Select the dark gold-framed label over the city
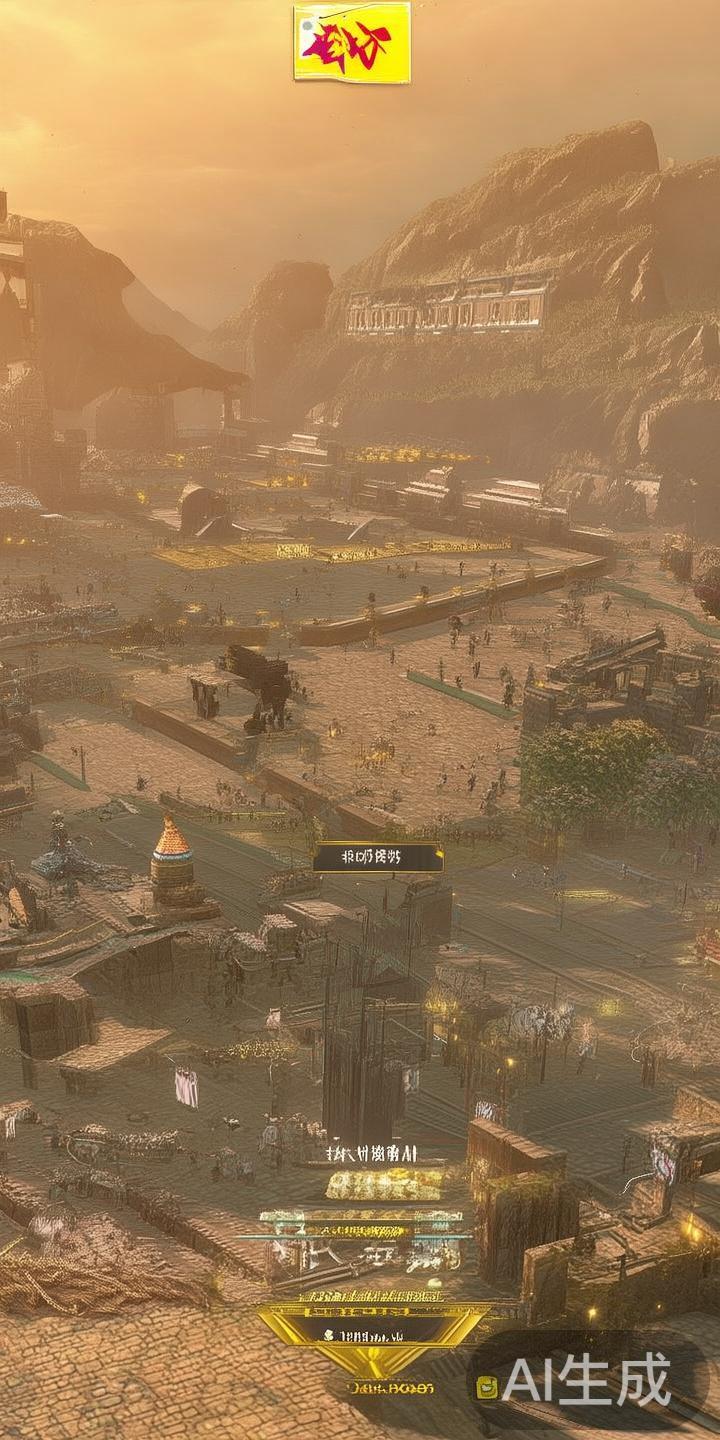Viewport: 720px width, 1440px height. 378,857
